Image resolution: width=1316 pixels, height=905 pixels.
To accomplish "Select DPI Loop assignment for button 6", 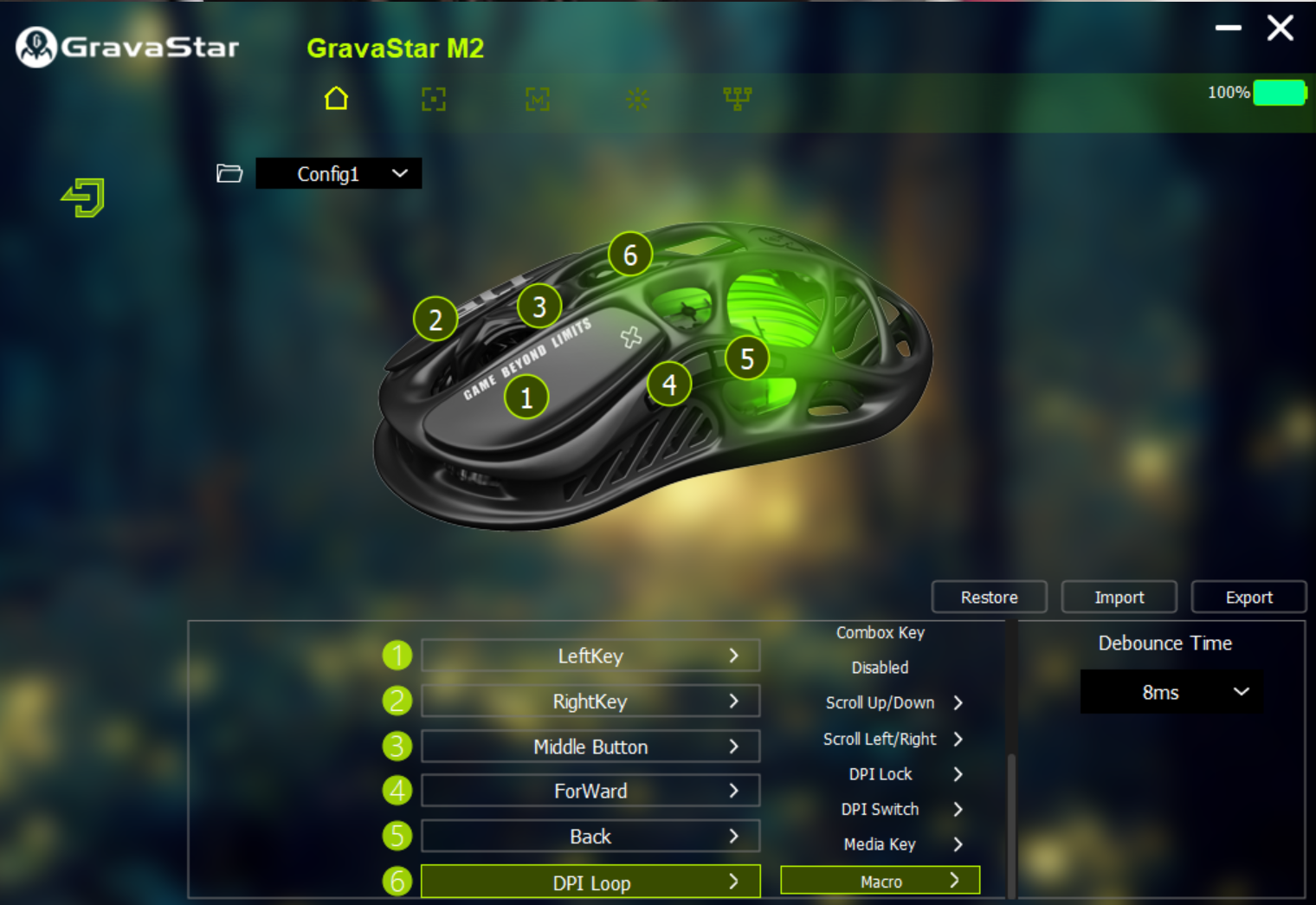I will coord(590,882).
